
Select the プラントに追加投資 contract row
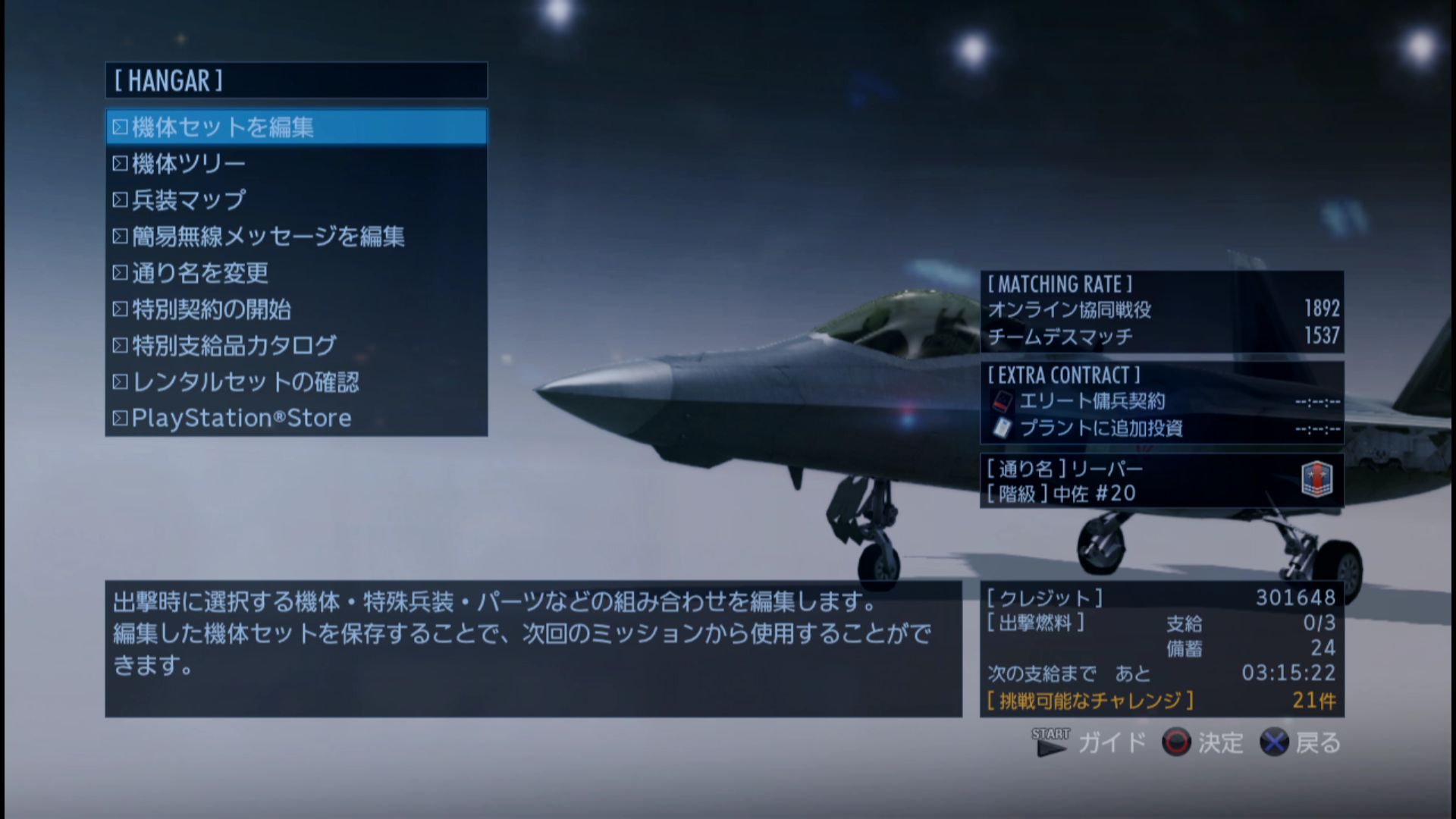click(x=1161, y=428)
